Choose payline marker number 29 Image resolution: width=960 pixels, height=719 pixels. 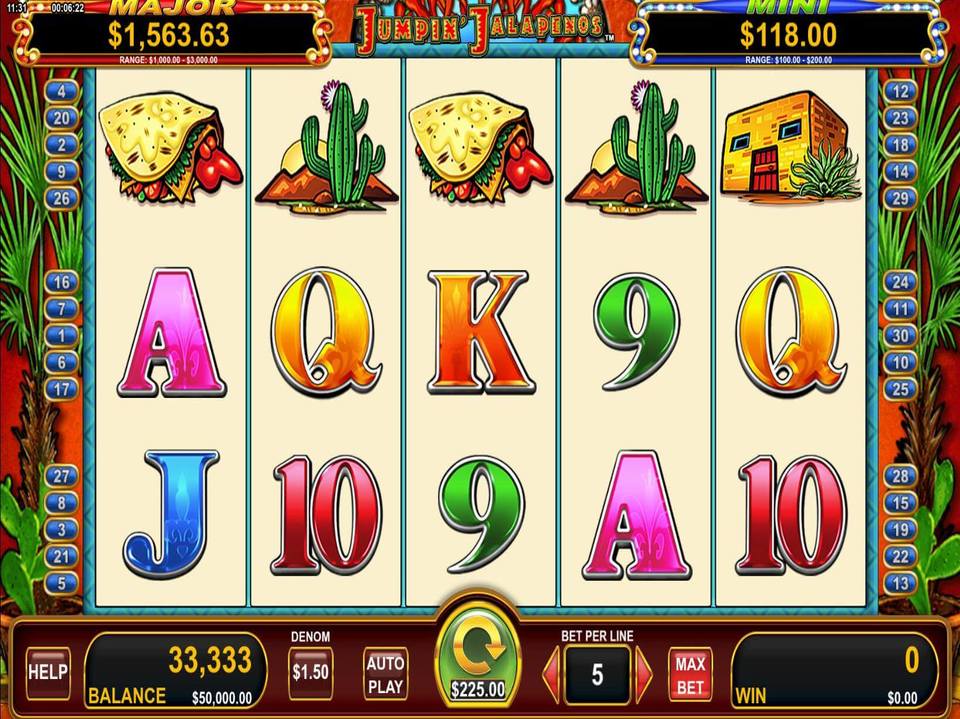(x=900, y=199)
